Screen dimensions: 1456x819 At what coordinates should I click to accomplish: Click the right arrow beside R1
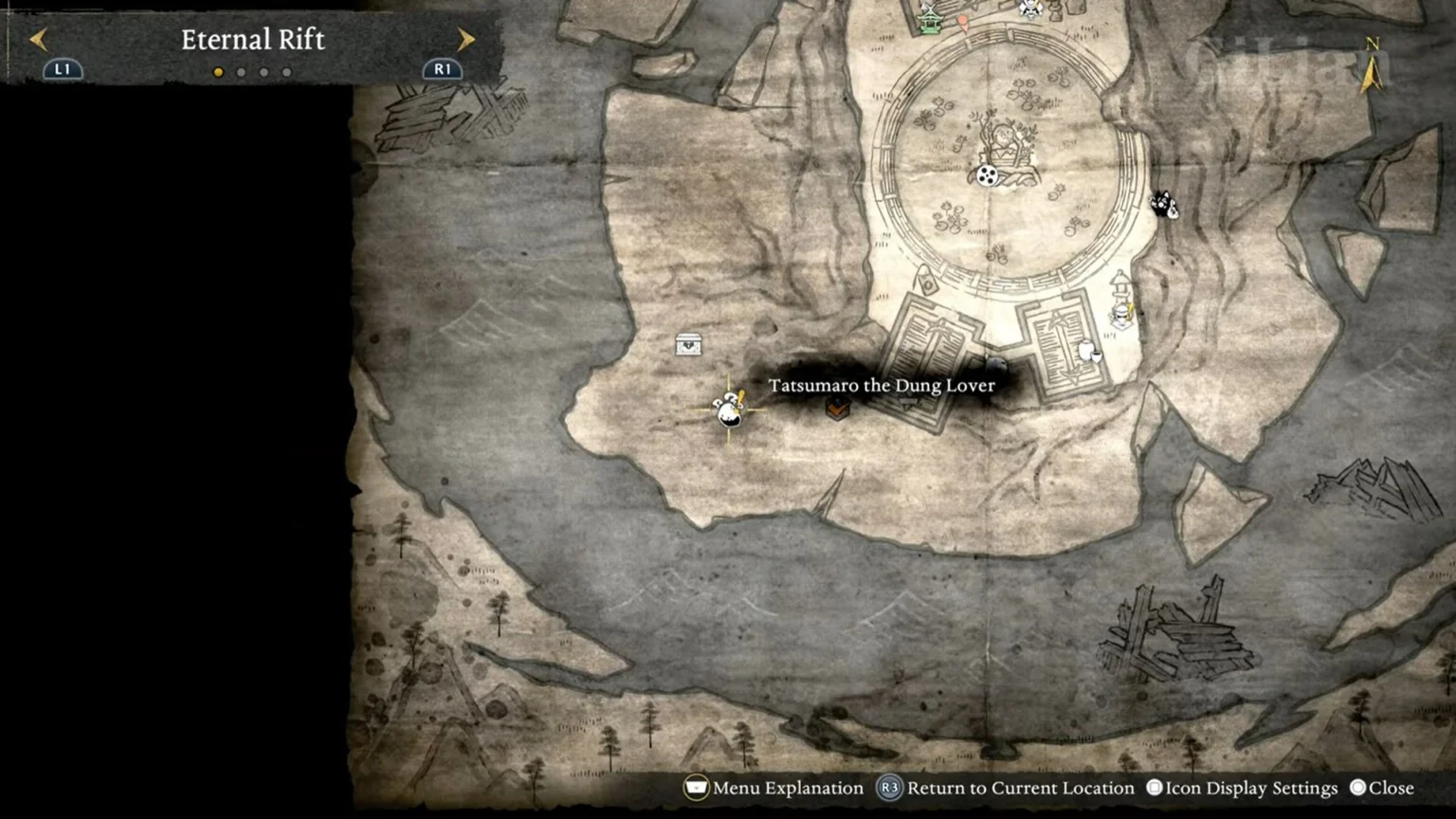point(464,39)
